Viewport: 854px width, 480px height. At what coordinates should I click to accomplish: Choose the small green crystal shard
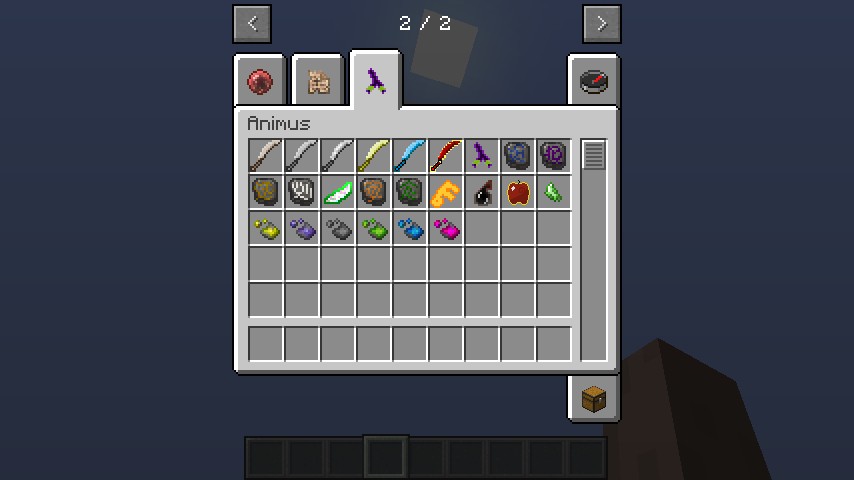point(554,192)
